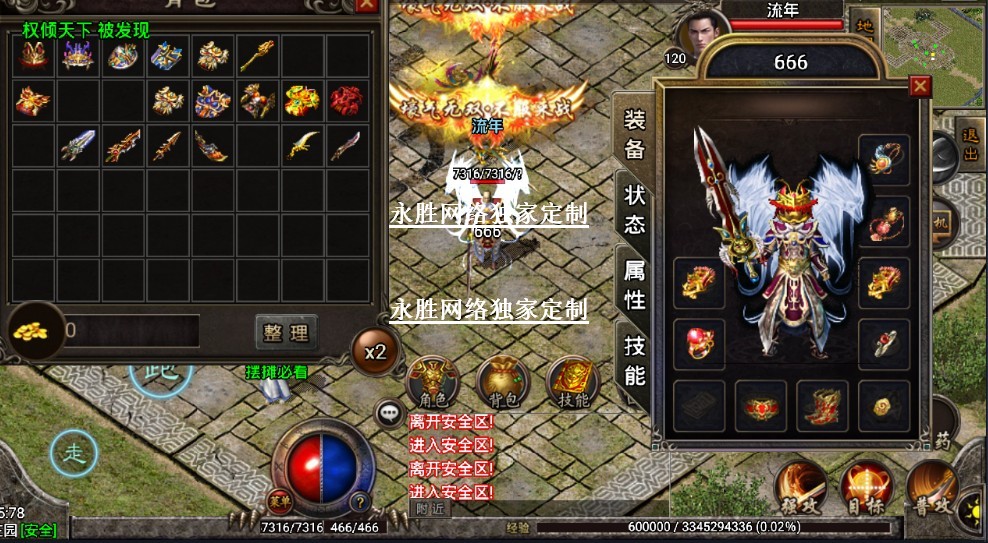This screenshot has height=543, width=988.
Task: Show the 装备 equipment tab
Action: pyautogui.click(x=634, y=135)
